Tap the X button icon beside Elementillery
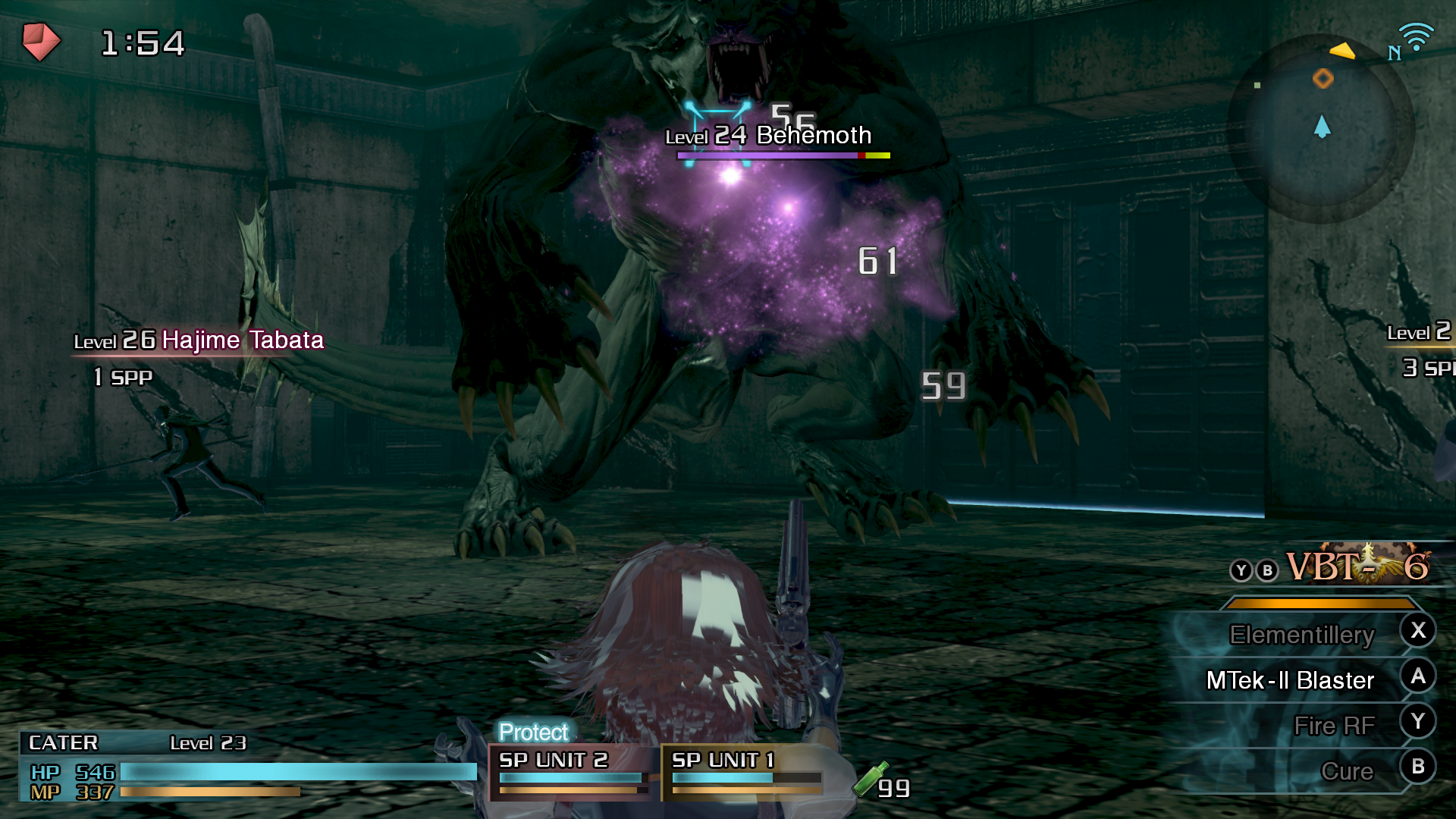1456x819 pixels. click(1418, 630)
